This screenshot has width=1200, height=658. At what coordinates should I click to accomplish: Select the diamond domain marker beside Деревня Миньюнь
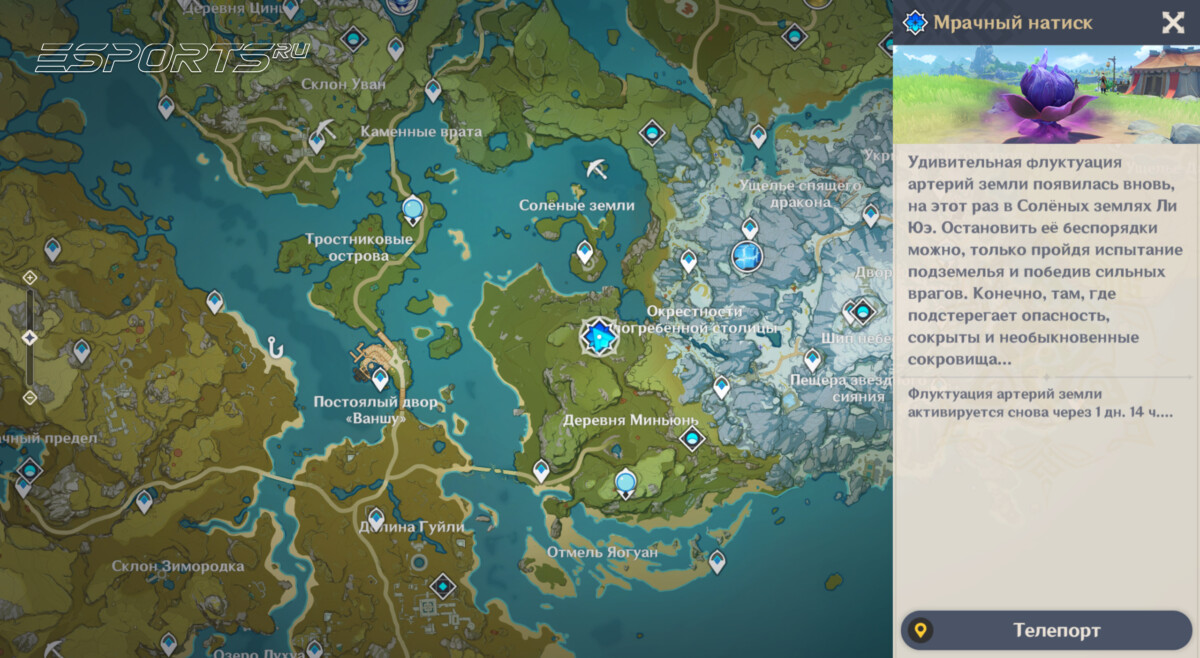click(x=691, y=438)
